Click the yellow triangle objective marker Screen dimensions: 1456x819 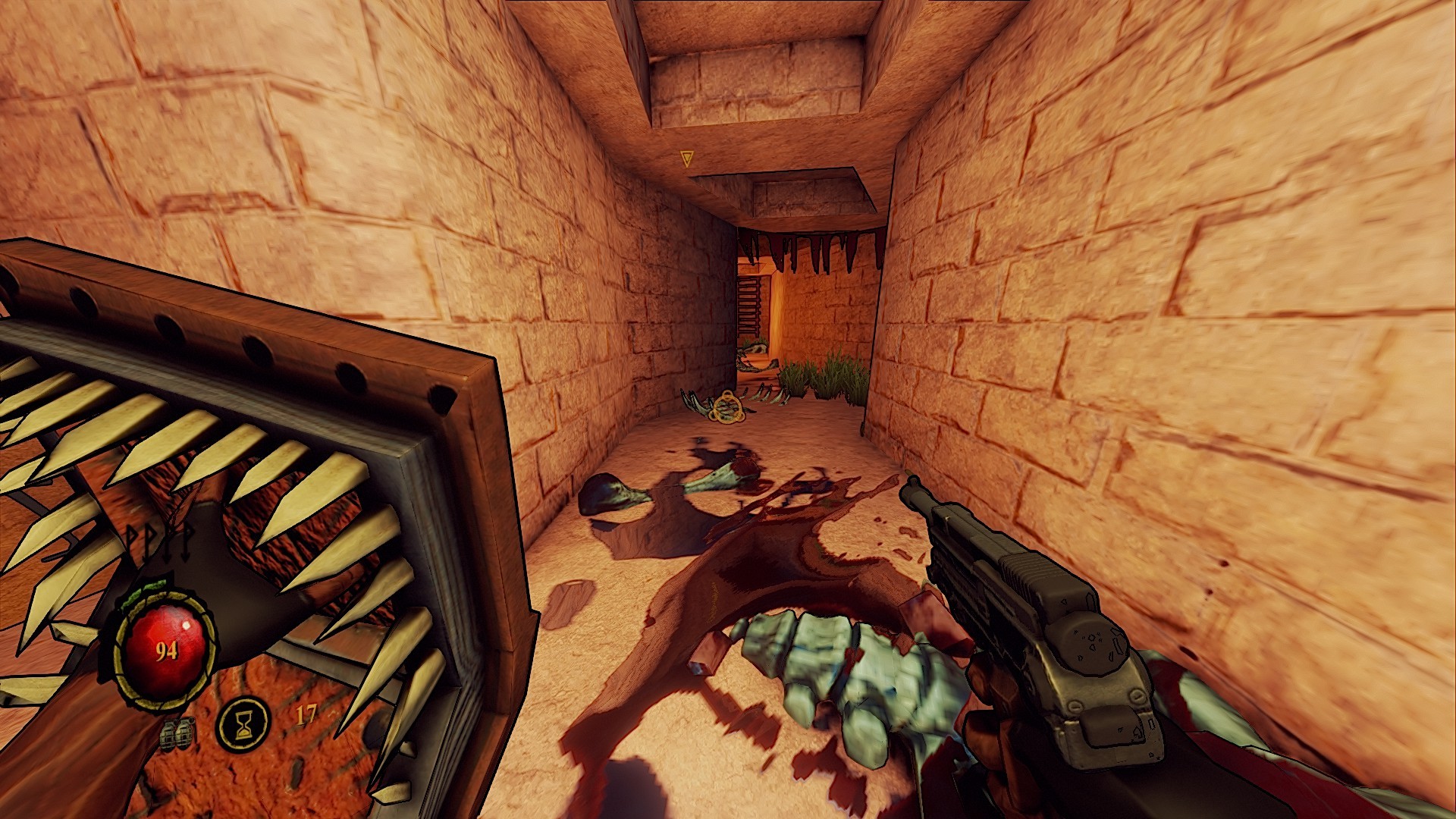pos(687,158)
